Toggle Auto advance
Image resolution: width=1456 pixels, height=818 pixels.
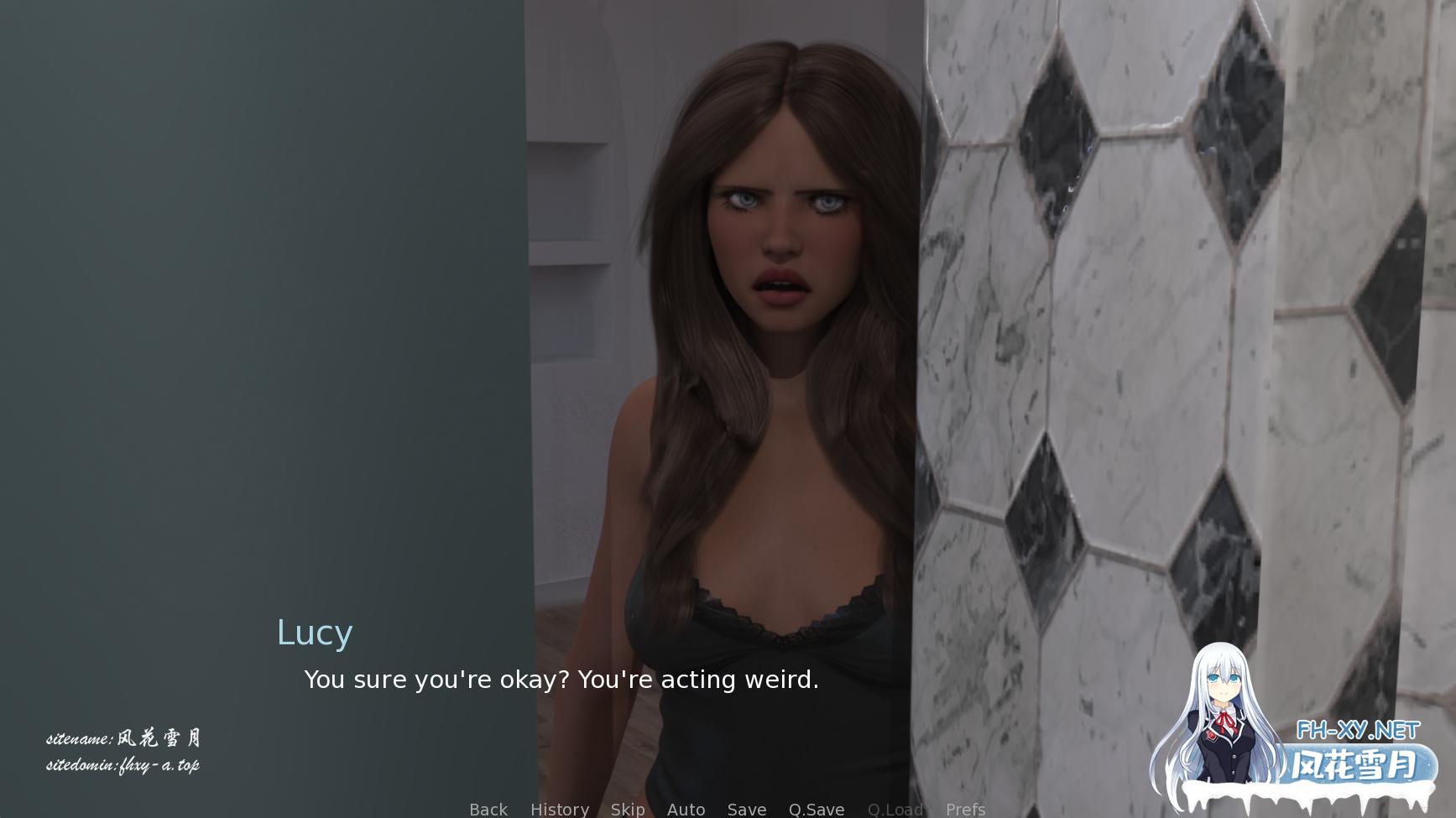686,809
